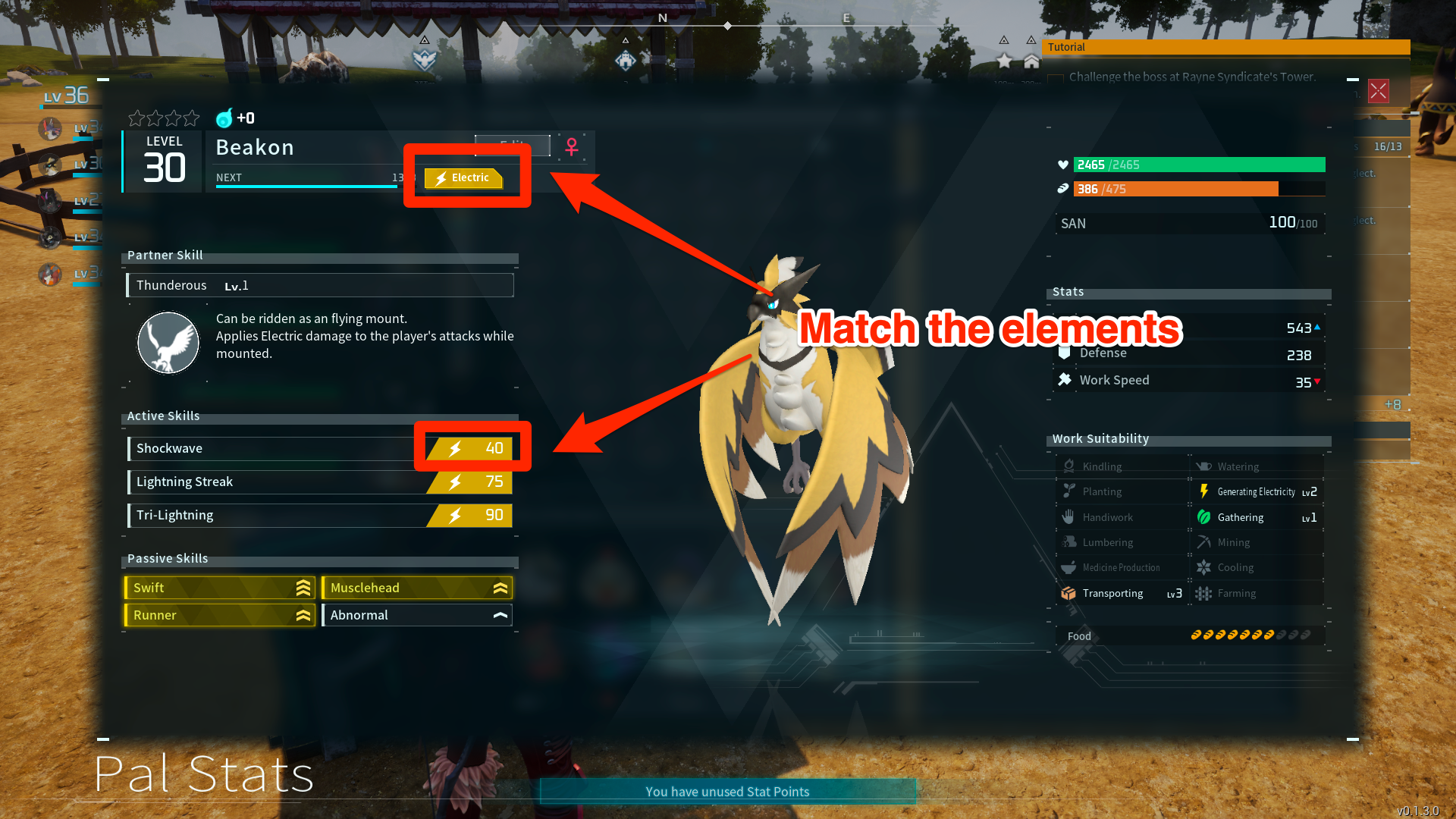
Task: Select the female gender symbol
Action: (572, 149)
